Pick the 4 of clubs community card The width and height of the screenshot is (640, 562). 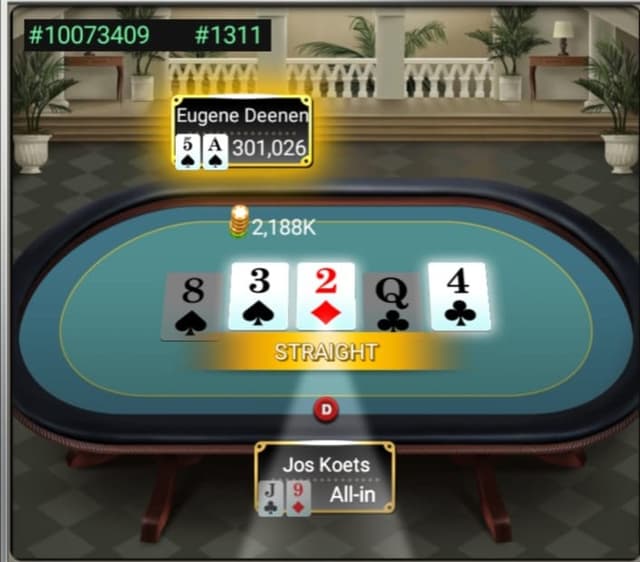(x=458, y=295)
